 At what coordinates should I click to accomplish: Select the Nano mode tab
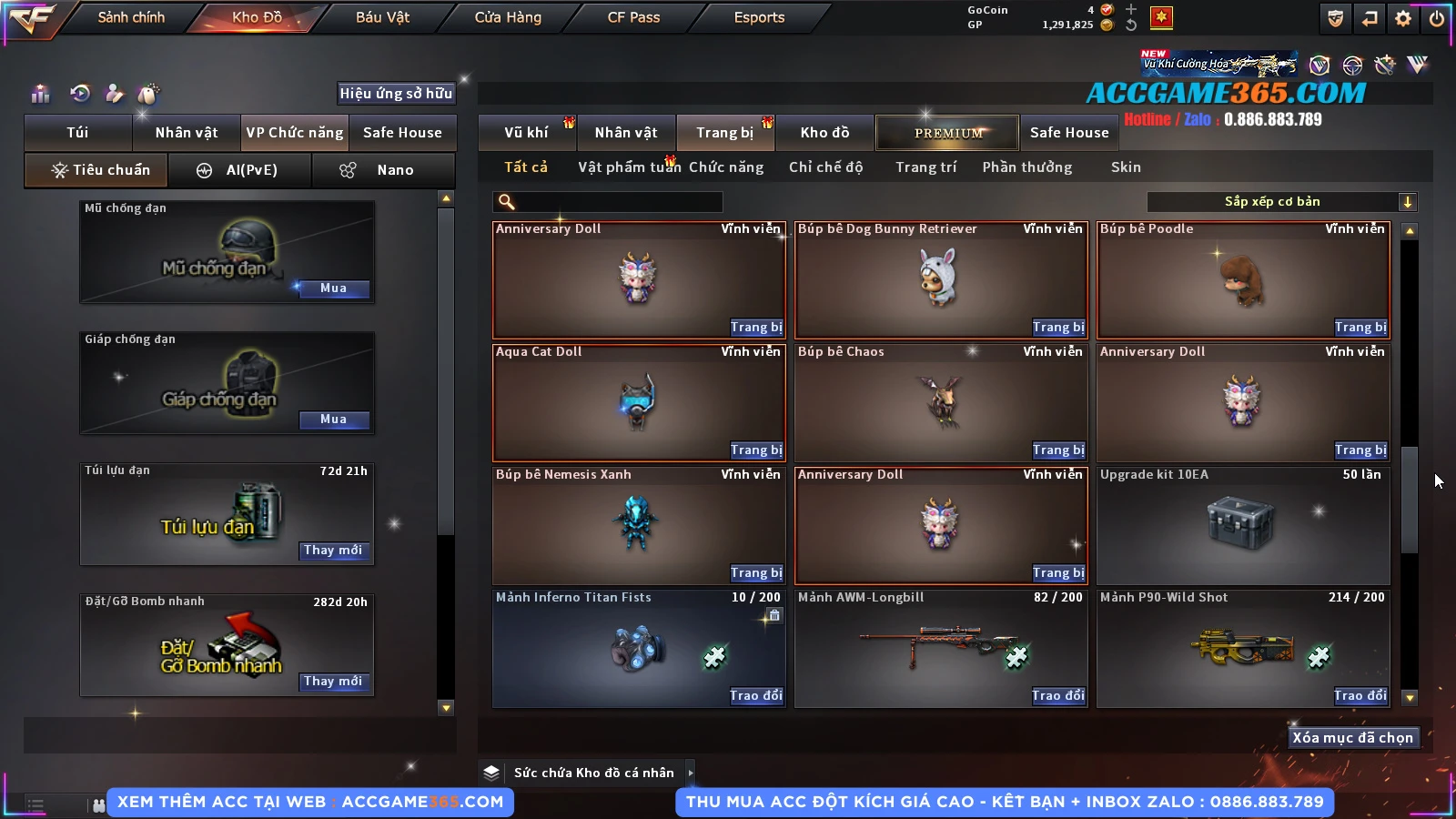(384, 170)
